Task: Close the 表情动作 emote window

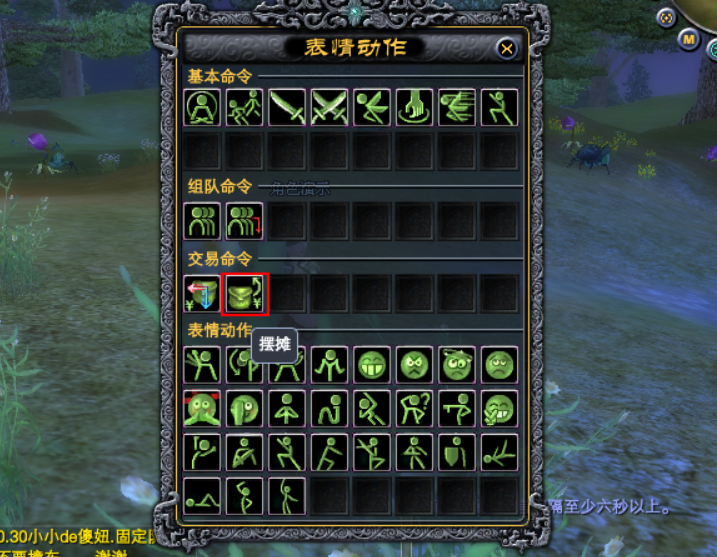Action: tap(507, 48)
